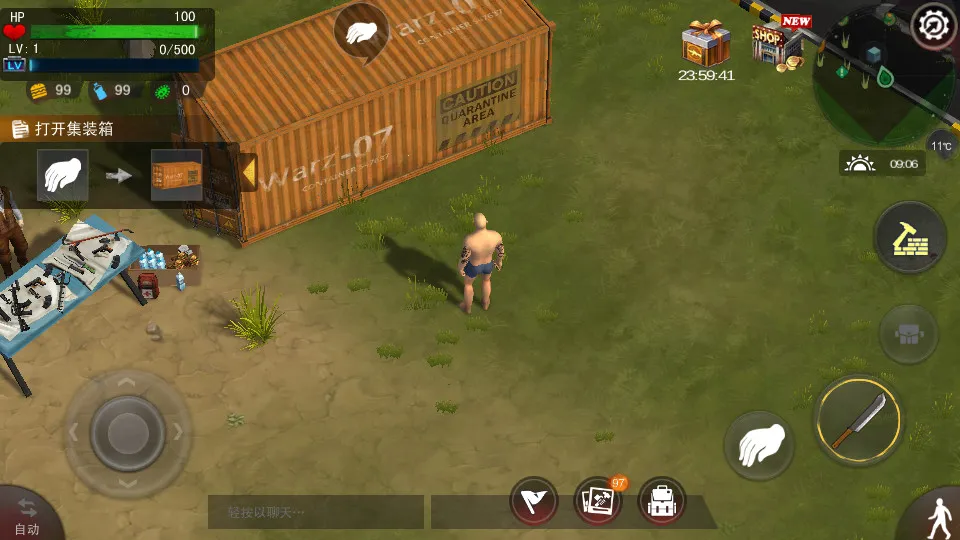Open the settings gear menu
Image resolution: width=960 pixels, height=540 pixels.
(934, 23)
